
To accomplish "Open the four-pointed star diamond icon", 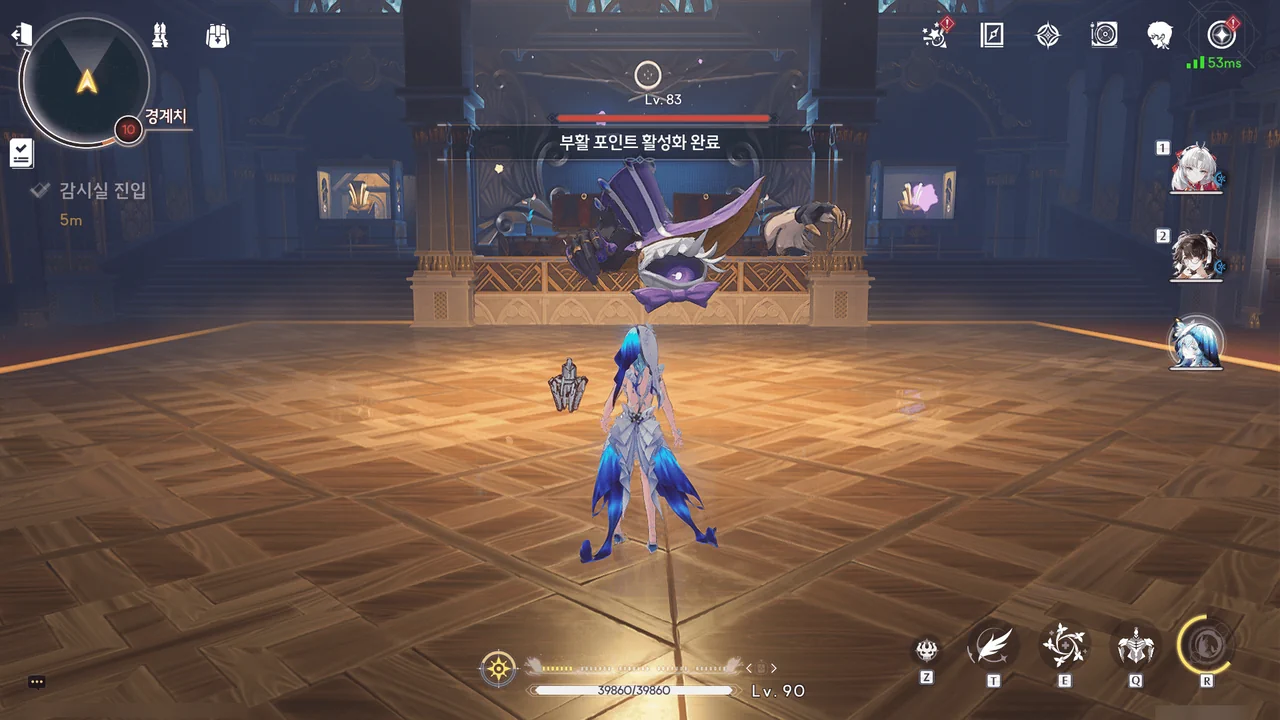I will (x=1047, y=36).
